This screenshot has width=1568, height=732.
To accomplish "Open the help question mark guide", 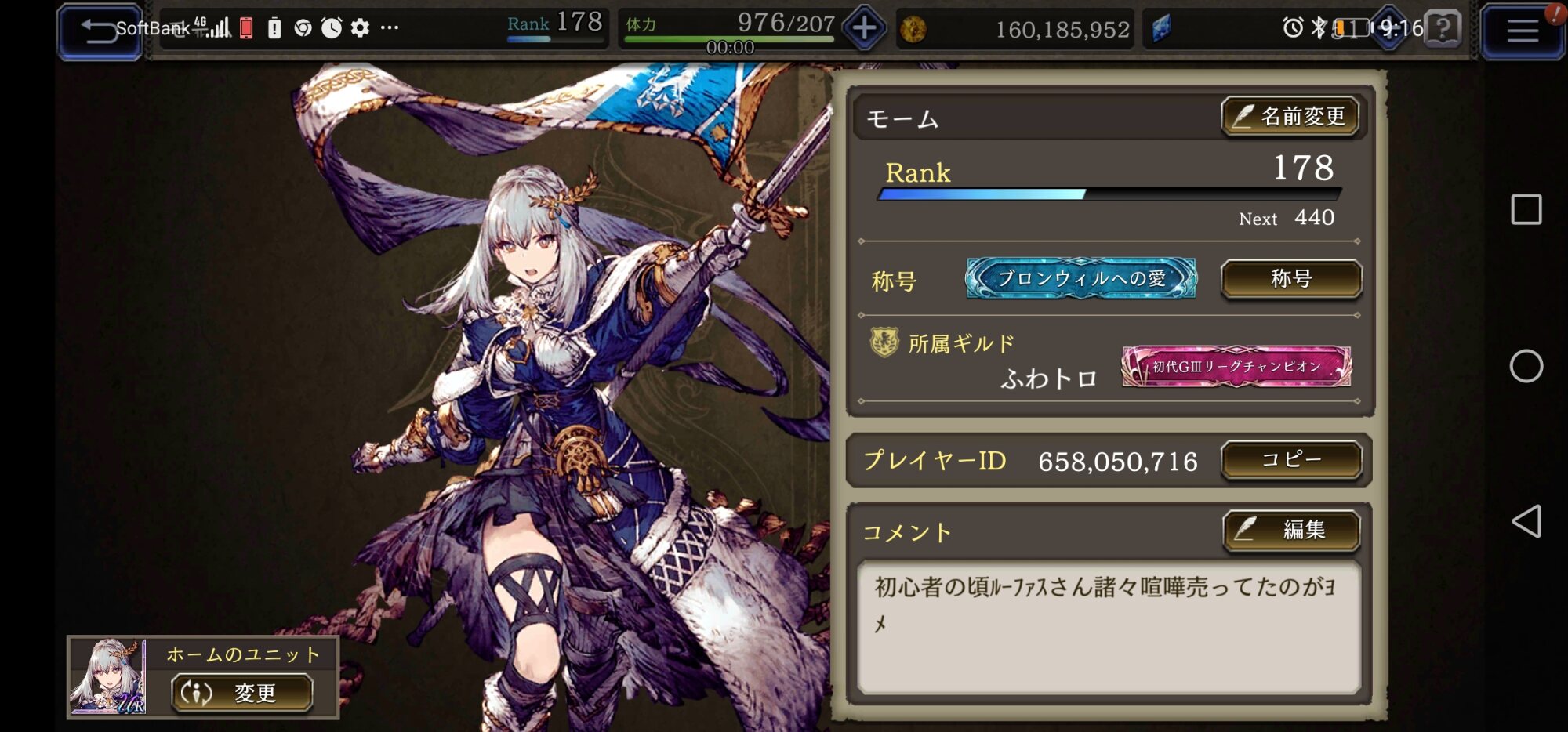I will pos(1443,29).
